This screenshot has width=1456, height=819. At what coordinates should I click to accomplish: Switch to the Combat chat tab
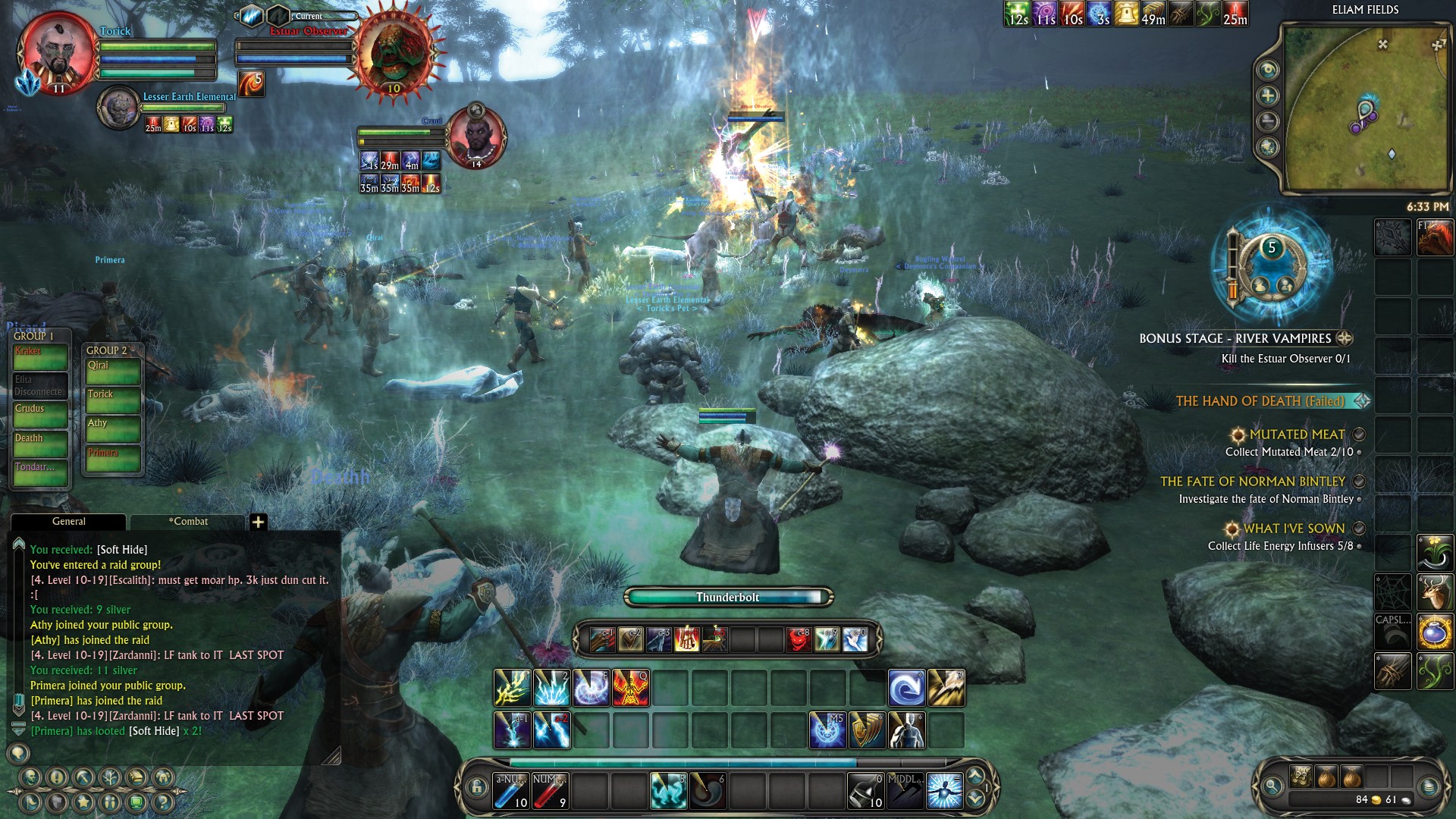(188, 522)
